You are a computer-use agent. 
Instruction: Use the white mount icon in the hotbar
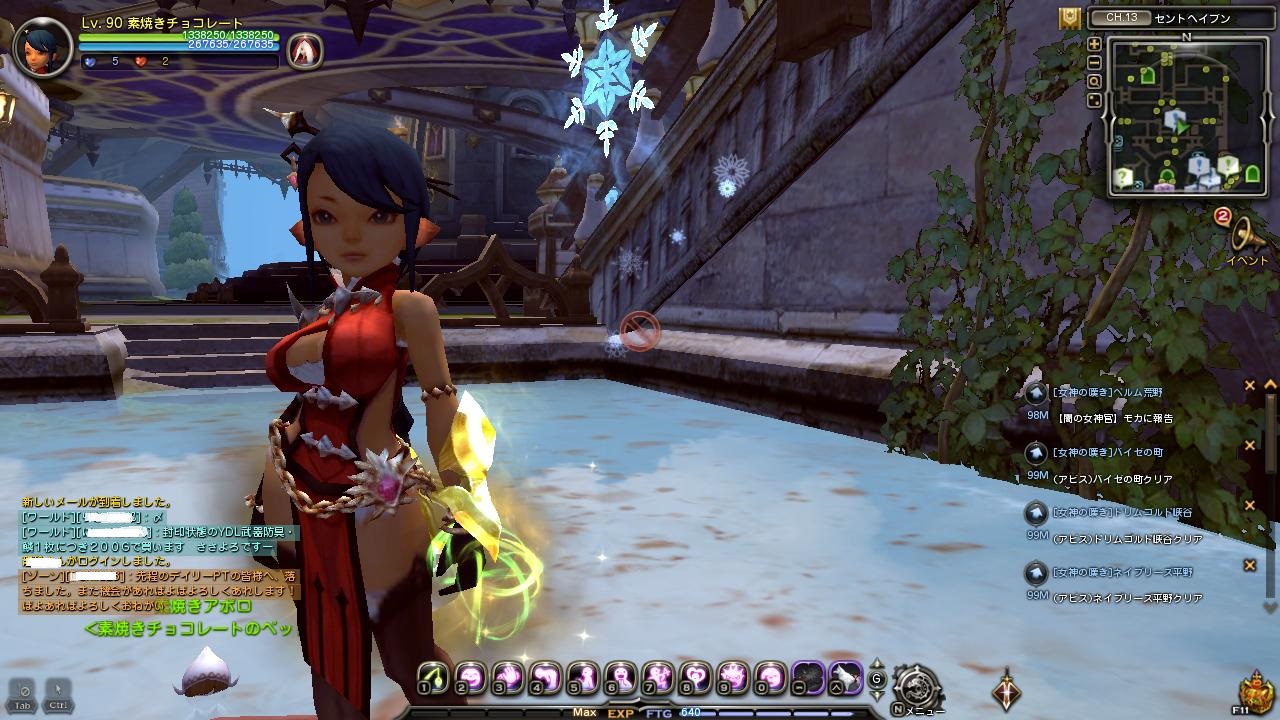[x=845, y=676]
